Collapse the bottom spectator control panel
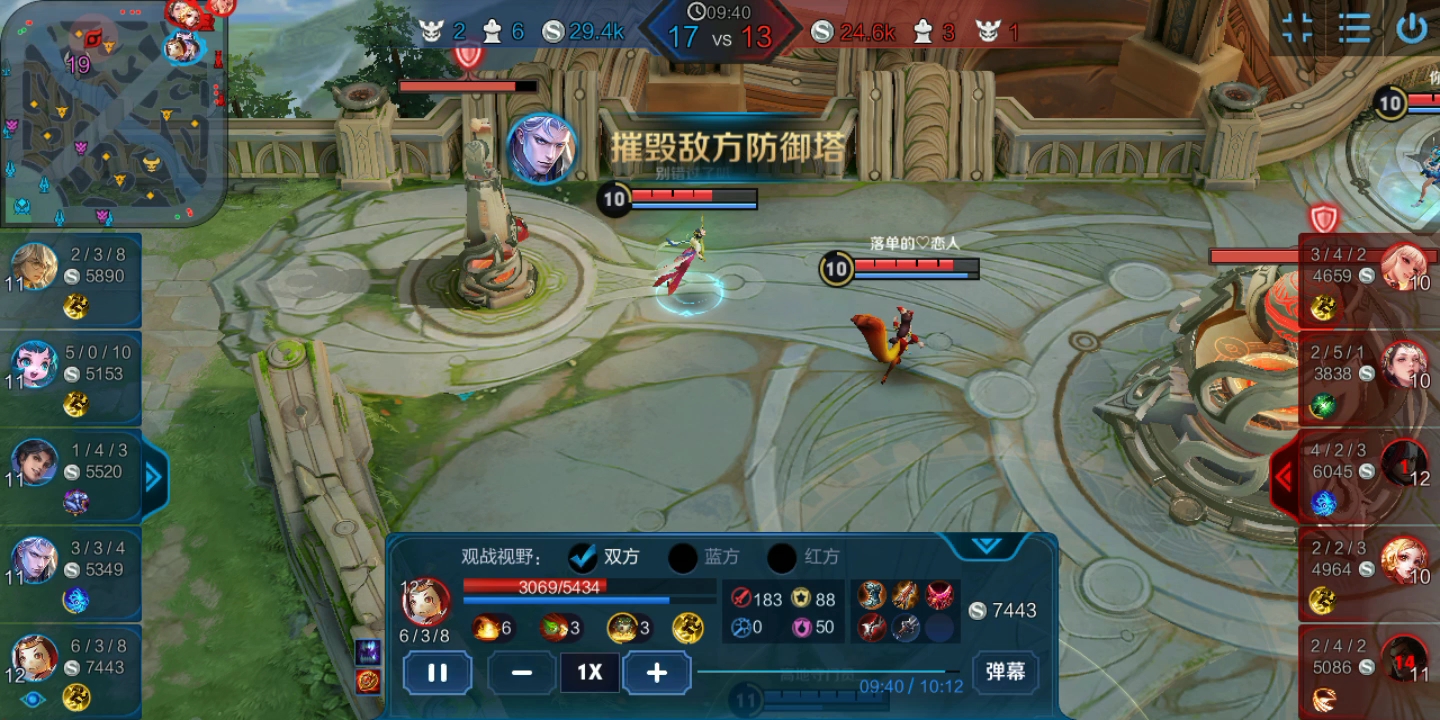Viewport: 1440px width, 720px height. point(986,546)
